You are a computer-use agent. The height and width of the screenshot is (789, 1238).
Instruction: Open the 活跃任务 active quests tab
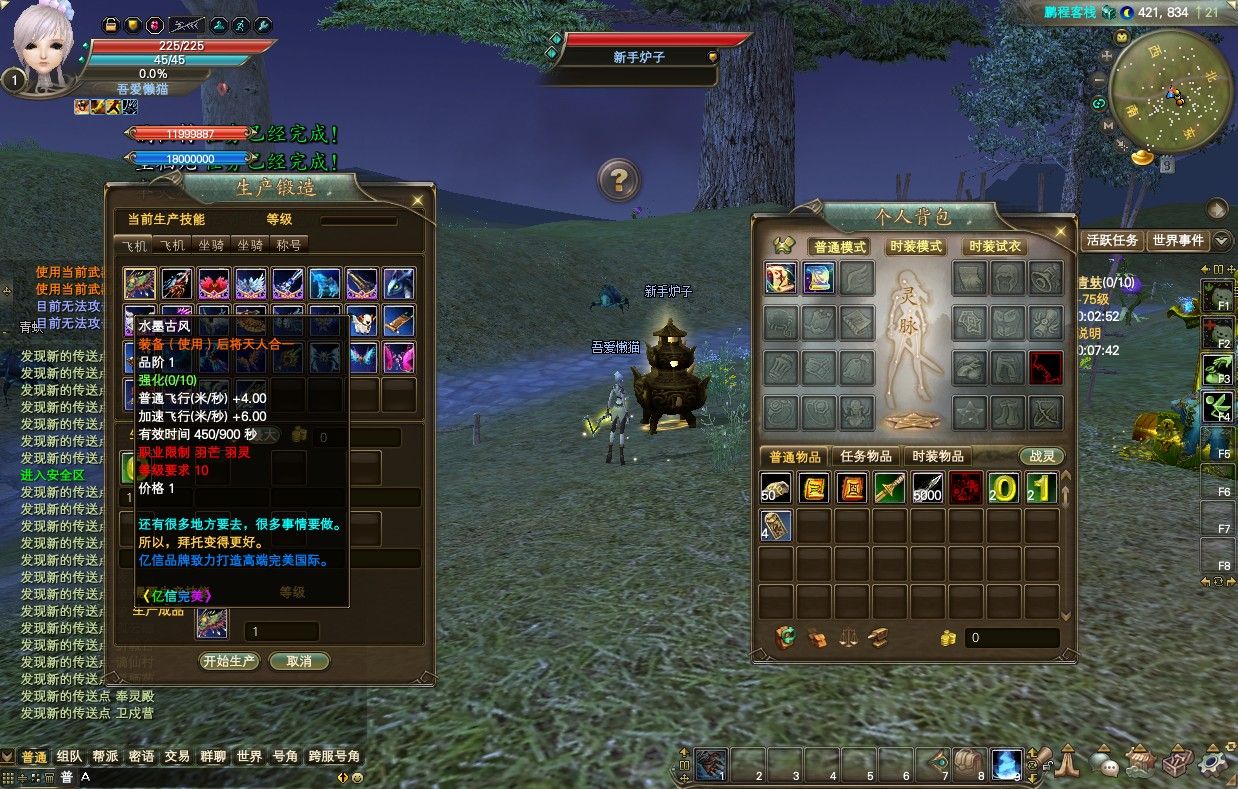[x=1112, y=240]
